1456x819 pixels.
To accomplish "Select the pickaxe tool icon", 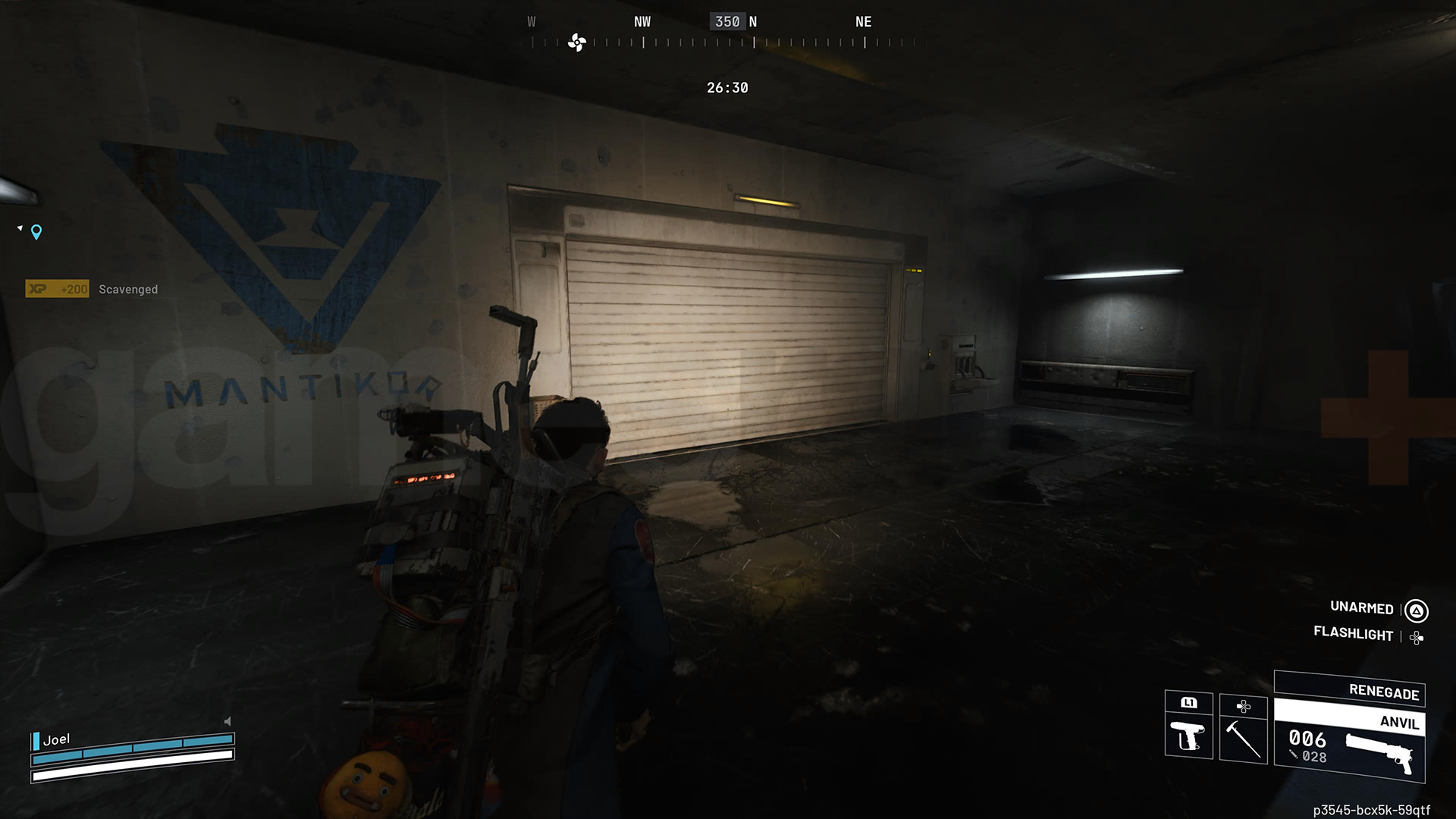I will tap(1241, 739).
